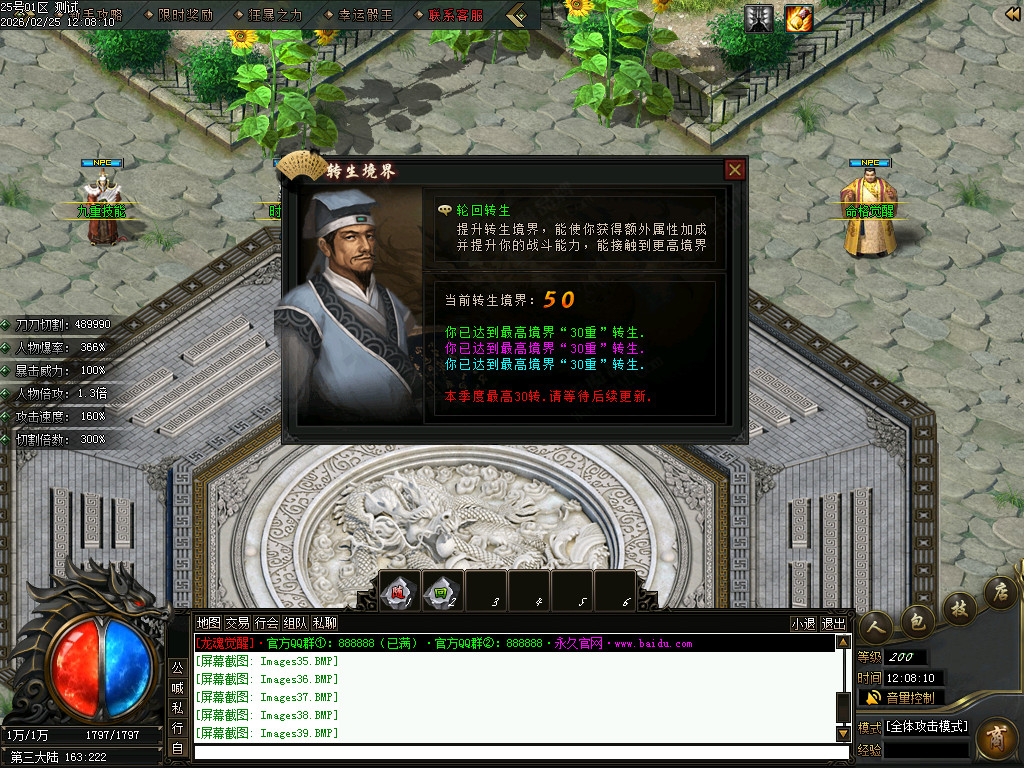Exit the game with 退出
Viewport: 1024px width, 768px height.
(x=833, y=623)
